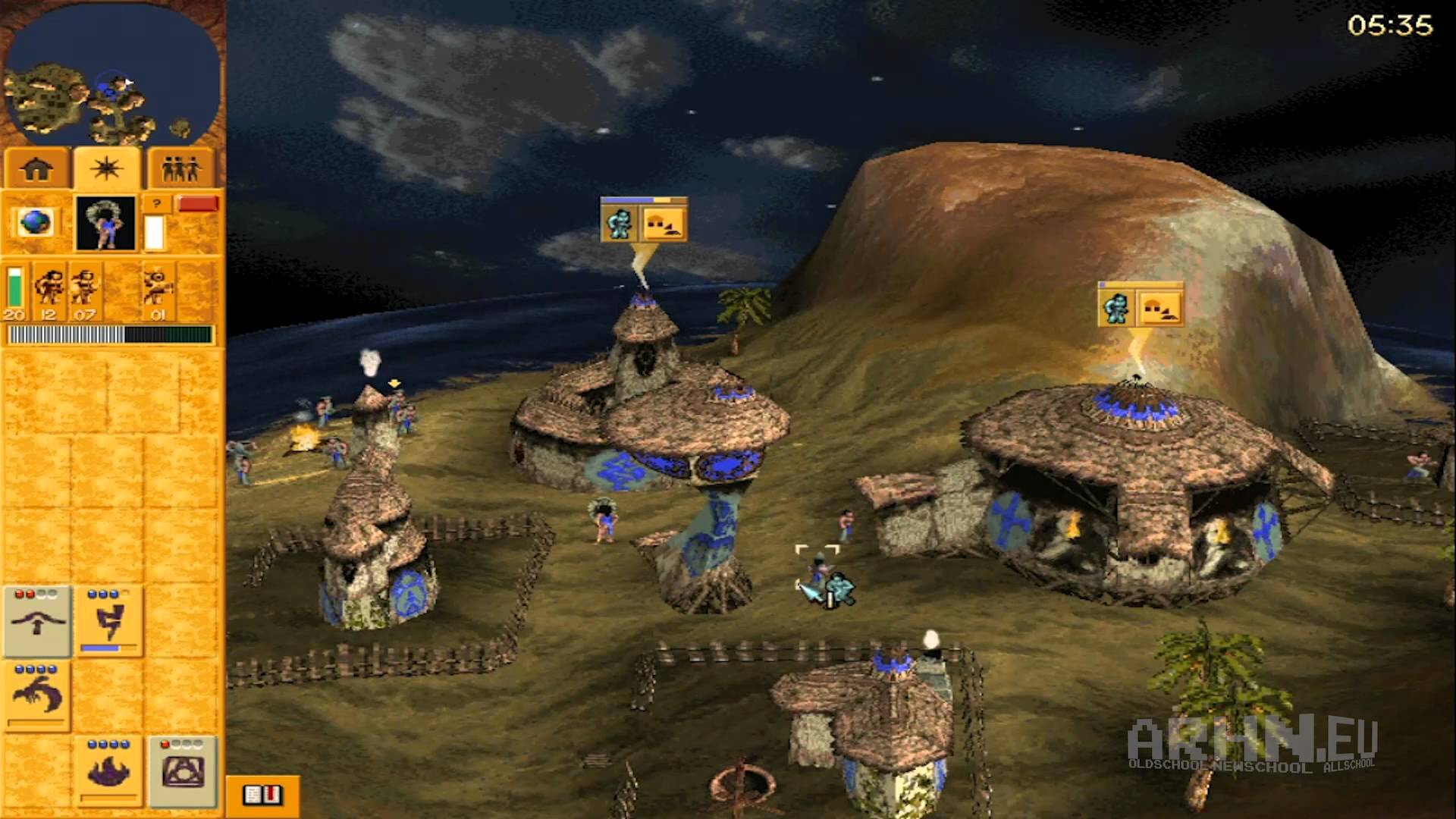Switch to the spells tab with the star icon
The width and height of the screenshot is (1456, 819).
pyautogui.click(x=107, y=169)
